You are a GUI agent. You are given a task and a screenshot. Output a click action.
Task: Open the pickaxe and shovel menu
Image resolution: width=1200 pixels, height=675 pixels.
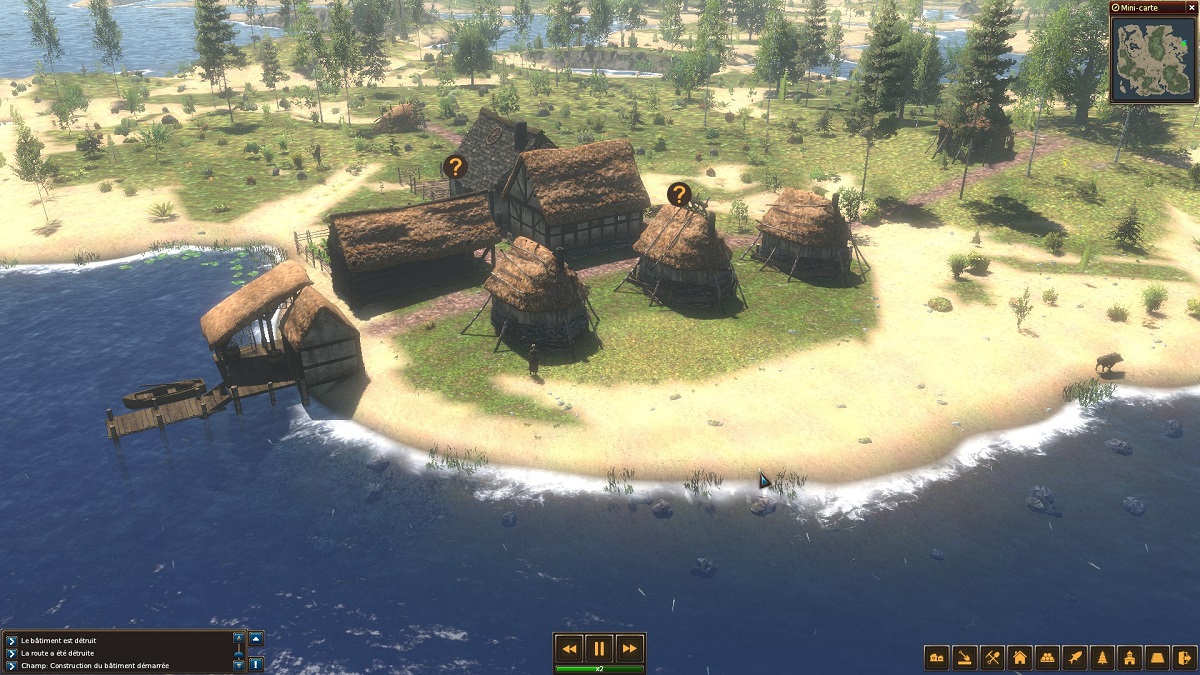[x=992, y=657]
